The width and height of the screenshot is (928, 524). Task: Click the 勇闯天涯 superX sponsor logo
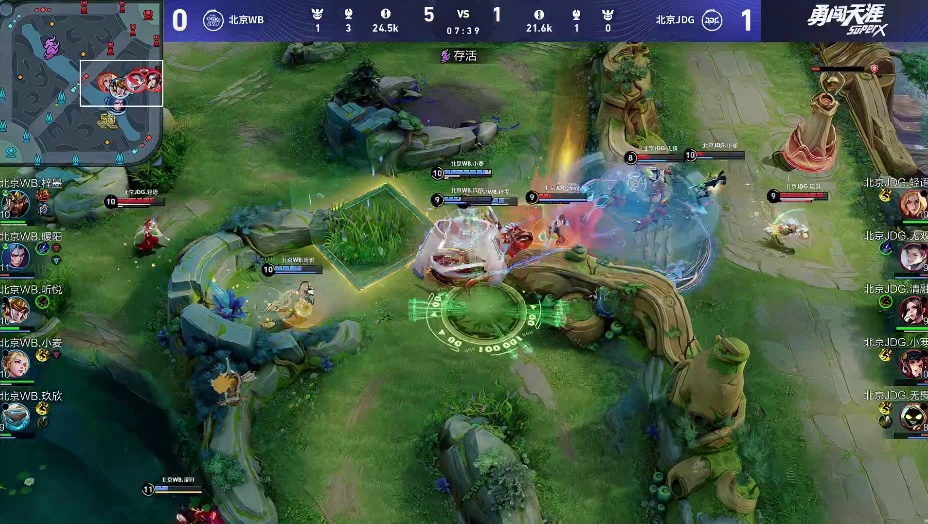pos(844,20)
